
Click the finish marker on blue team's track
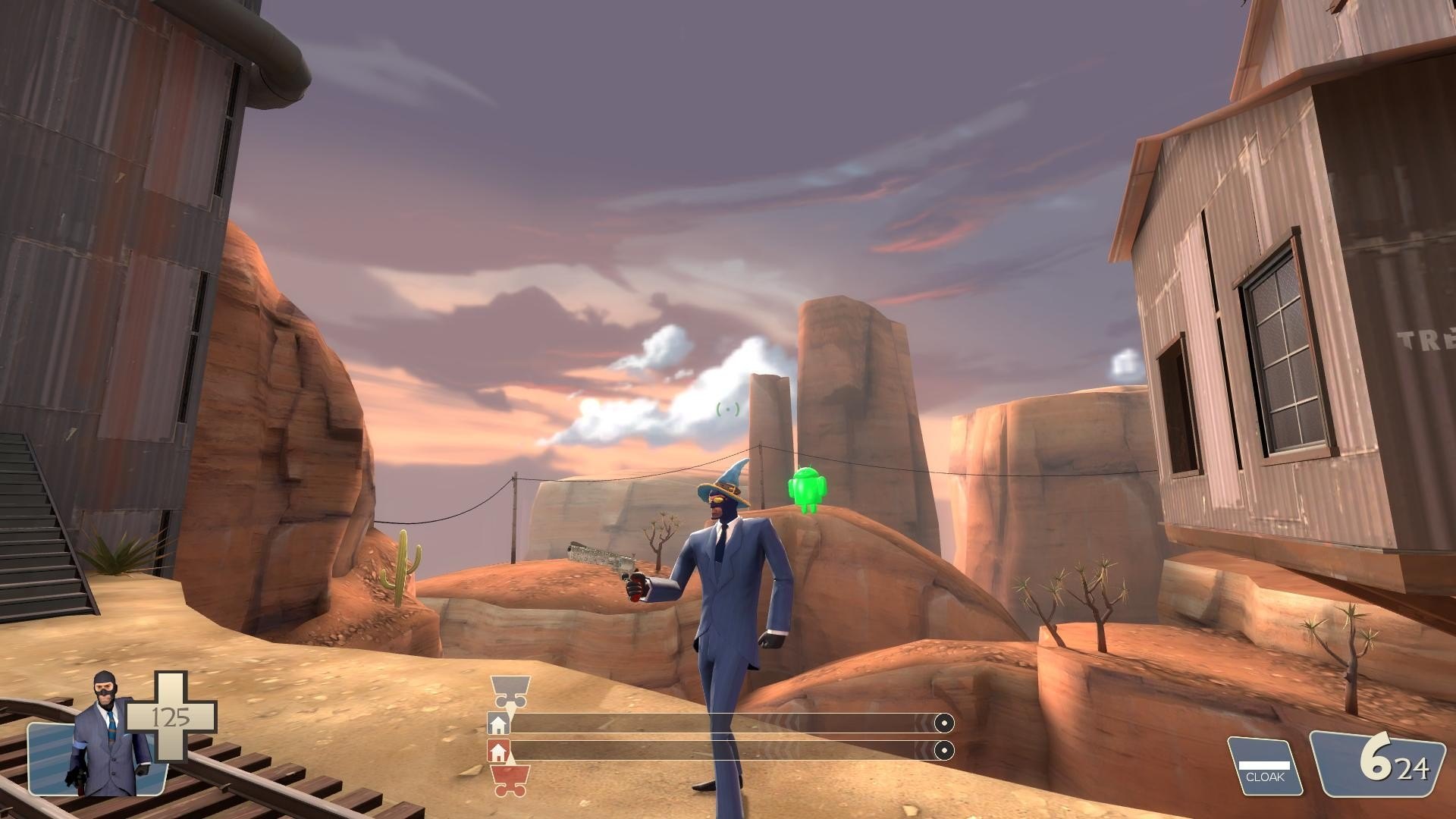(x=943, y=723)
